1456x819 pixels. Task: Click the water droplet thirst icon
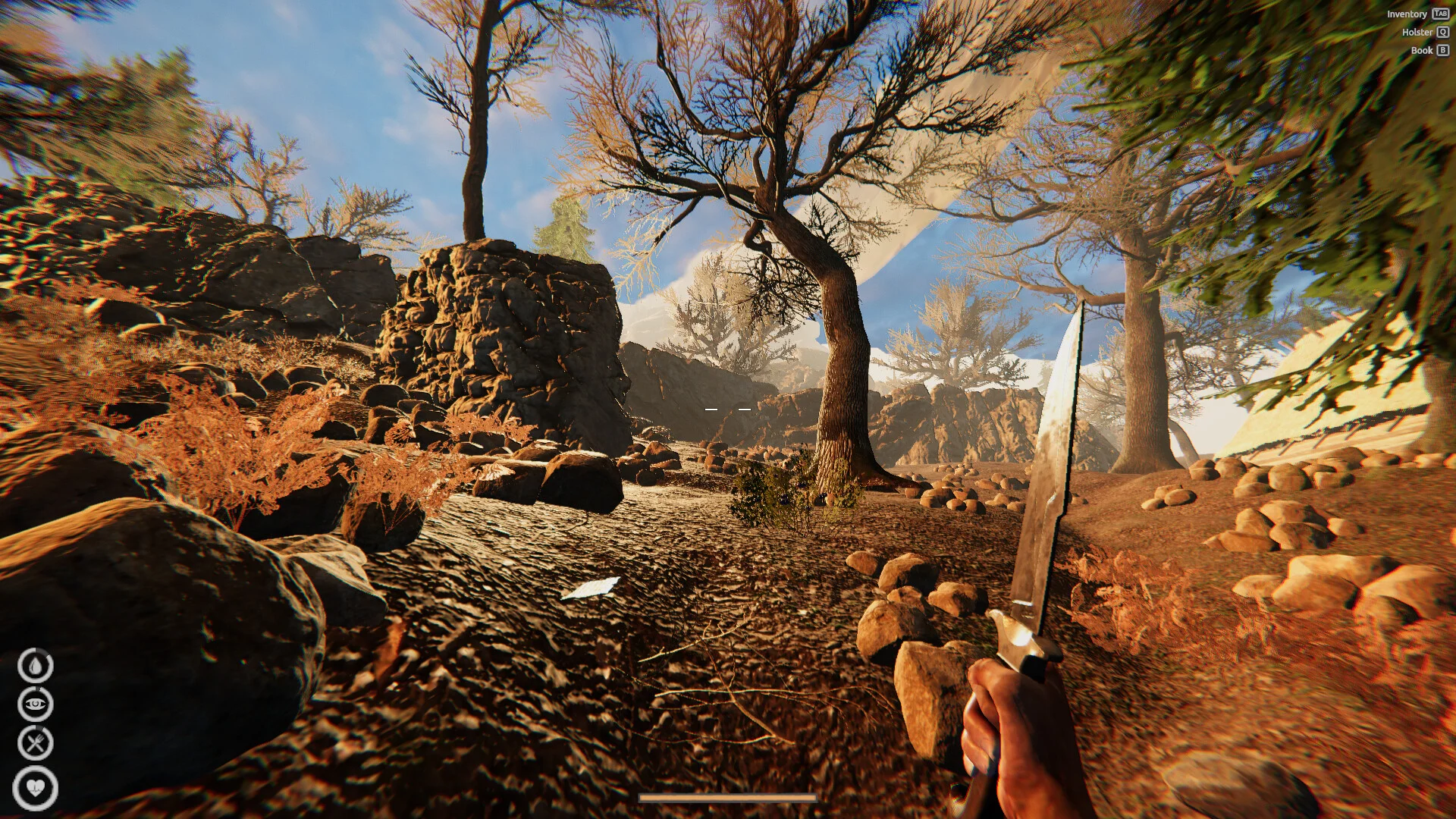[x=36, y=666]
